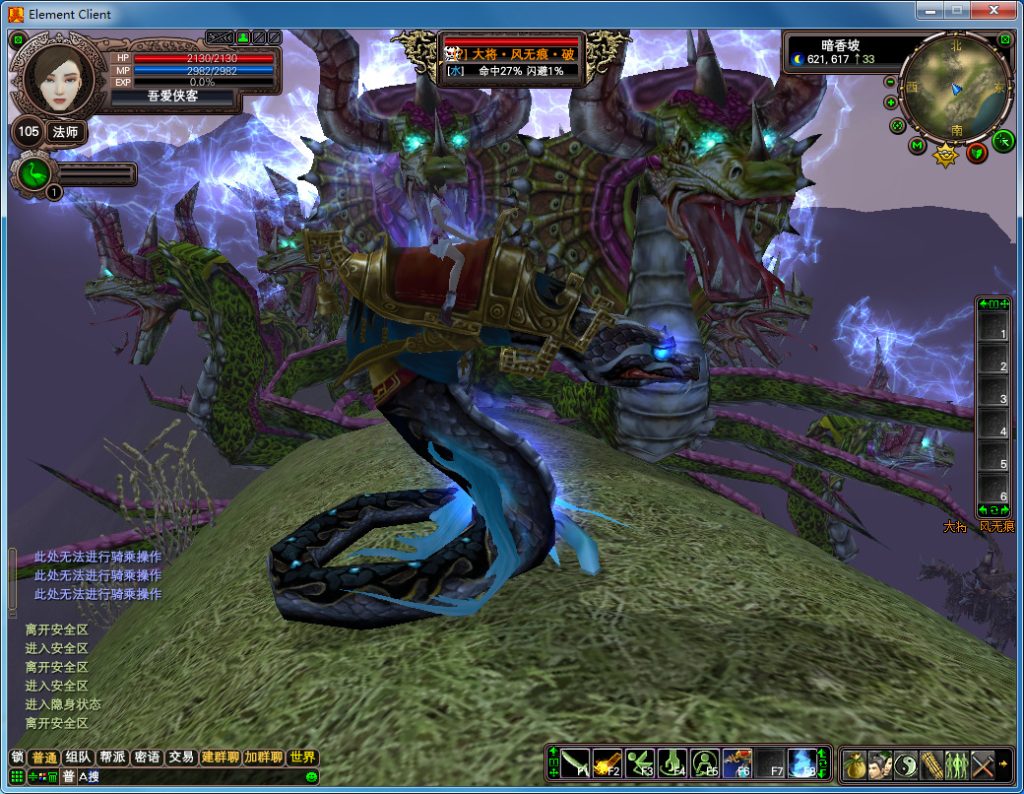Viewport: 1024px width, 794px height.
Task: Select the 大将·风无痕·破 target frame
Action: click(510, 60)
